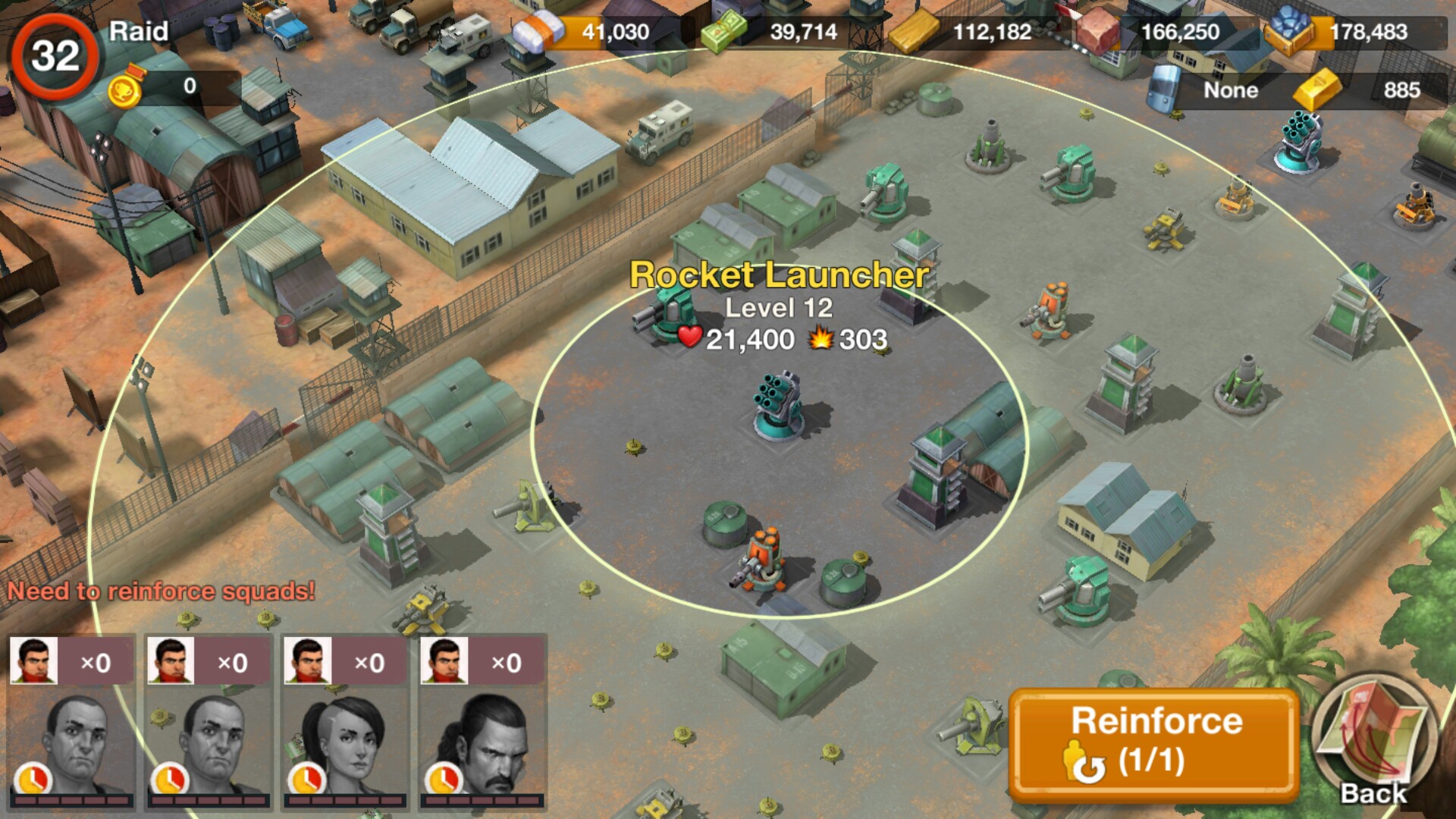
Task: Tap the orange Reinforce button
Action: click(x=1154, y=744)
